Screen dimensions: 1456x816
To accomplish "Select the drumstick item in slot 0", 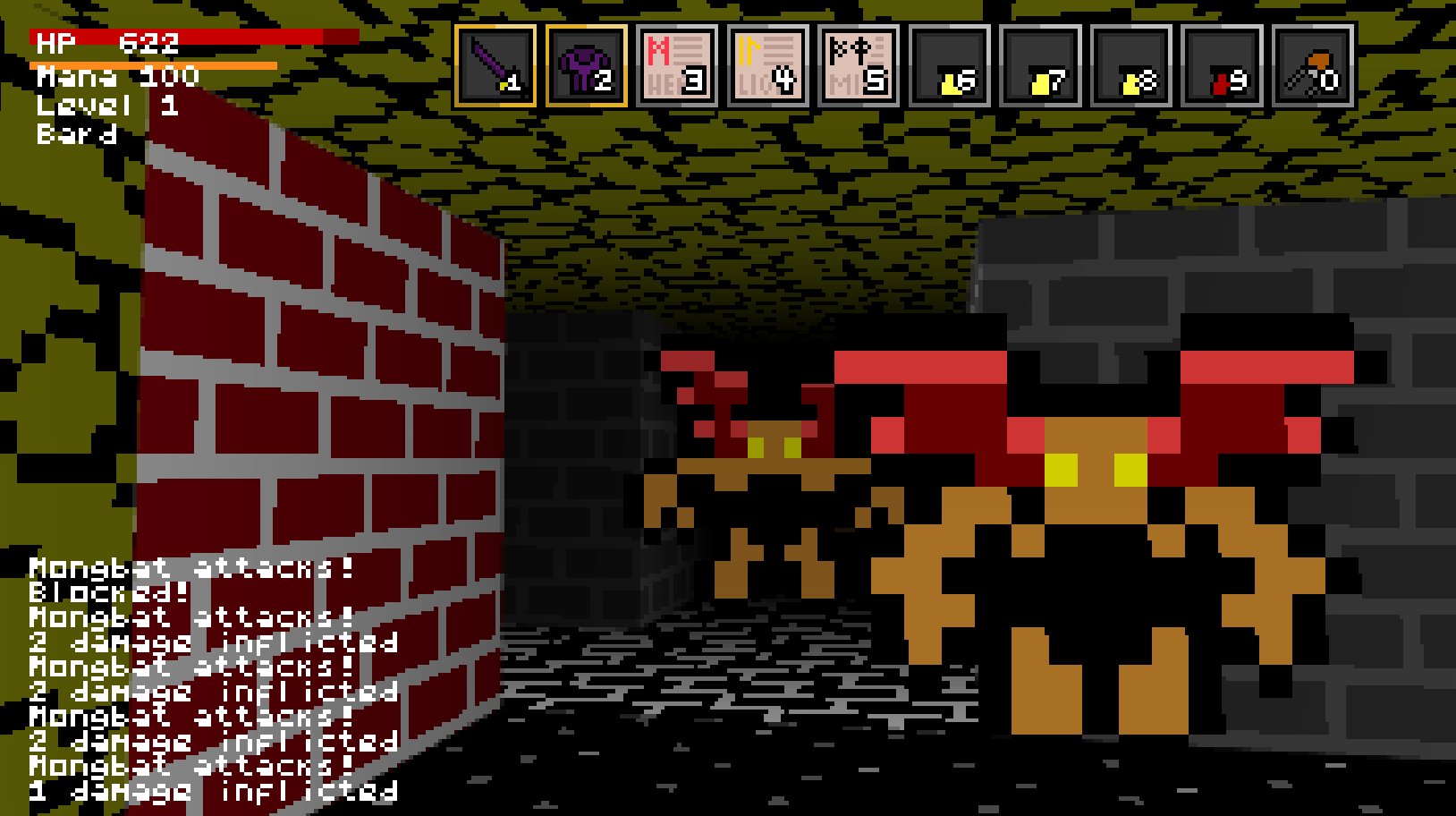I will pos(1314,66).
